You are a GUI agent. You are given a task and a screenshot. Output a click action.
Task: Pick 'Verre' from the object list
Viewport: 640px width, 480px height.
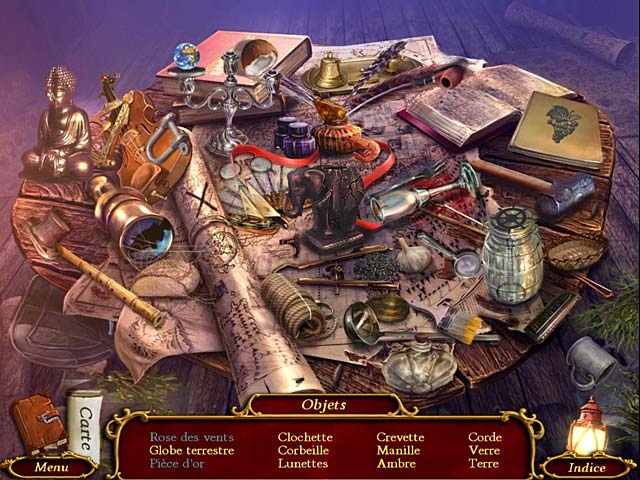click(485, 450)
